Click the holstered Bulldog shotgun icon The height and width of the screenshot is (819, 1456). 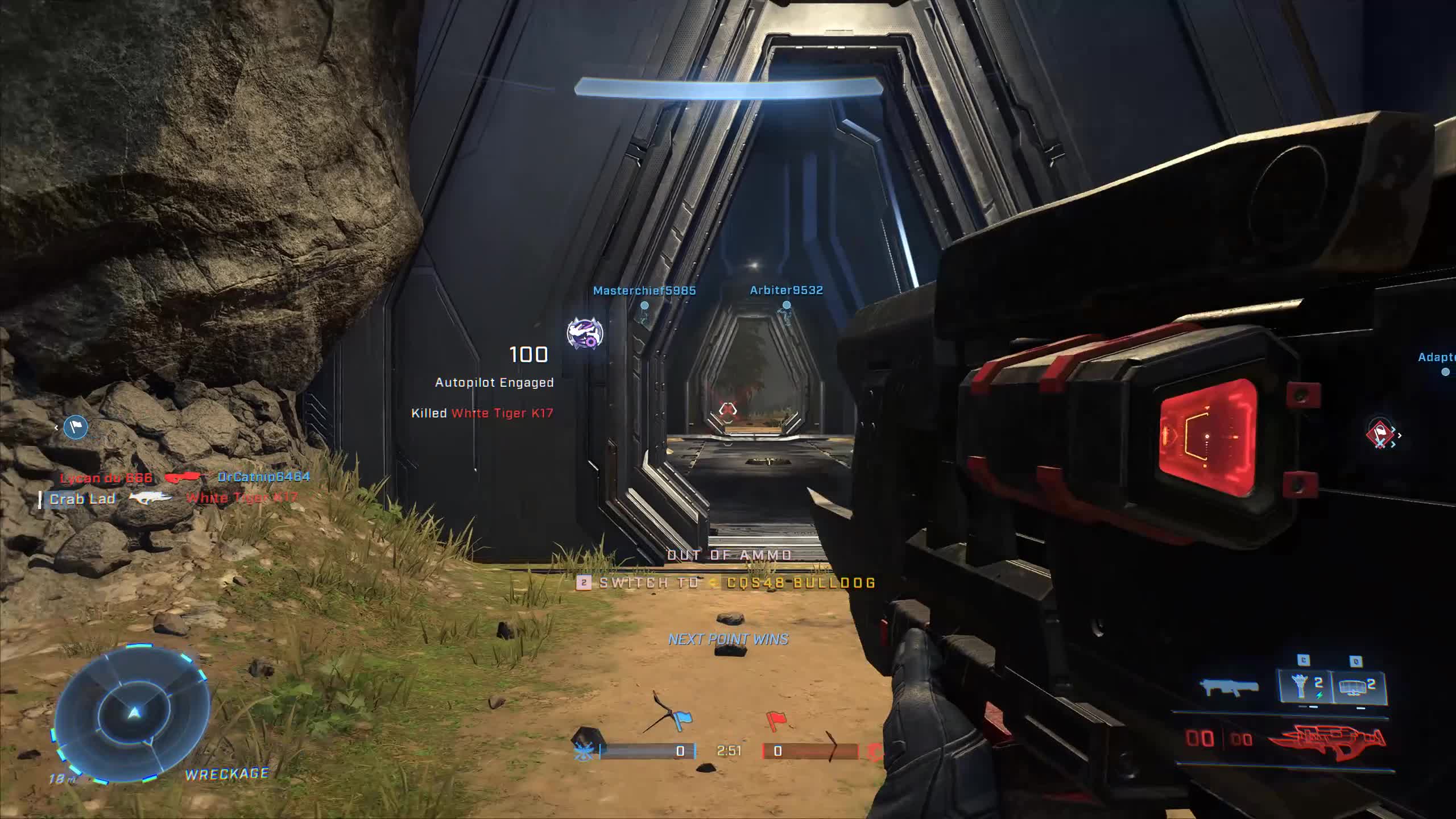[1229, 687]
